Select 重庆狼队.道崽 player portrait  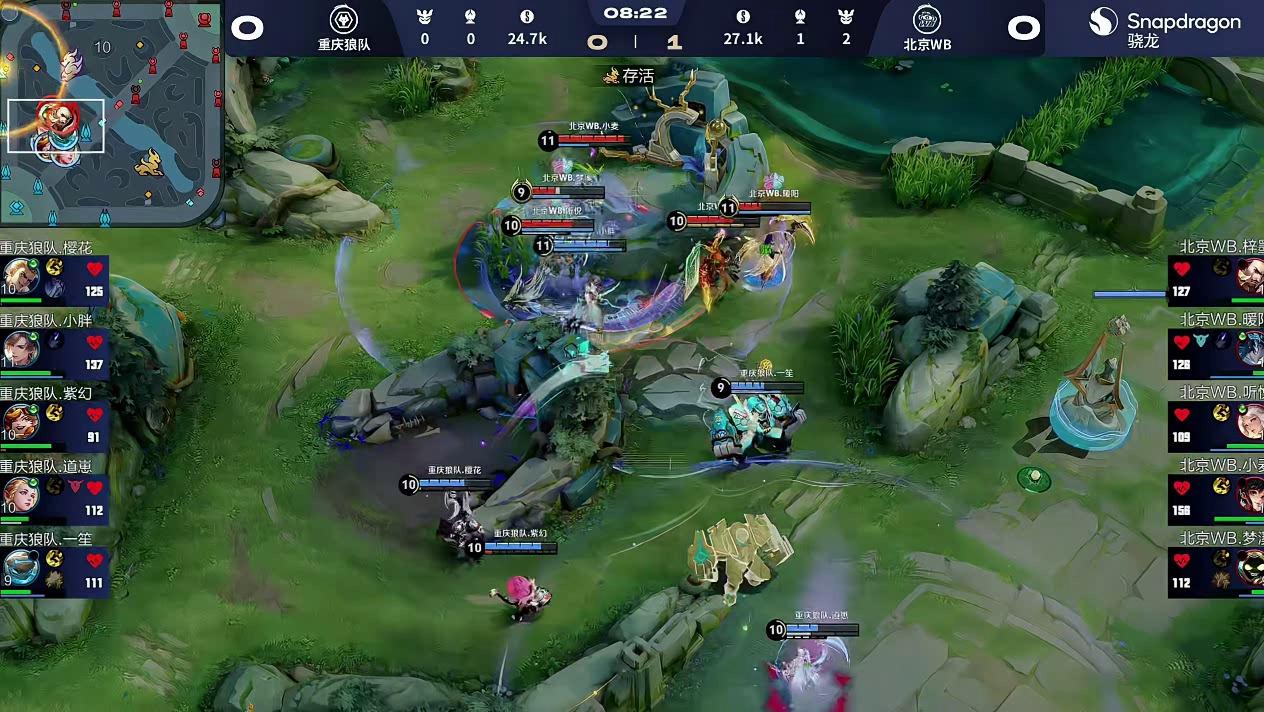(20, 494)
